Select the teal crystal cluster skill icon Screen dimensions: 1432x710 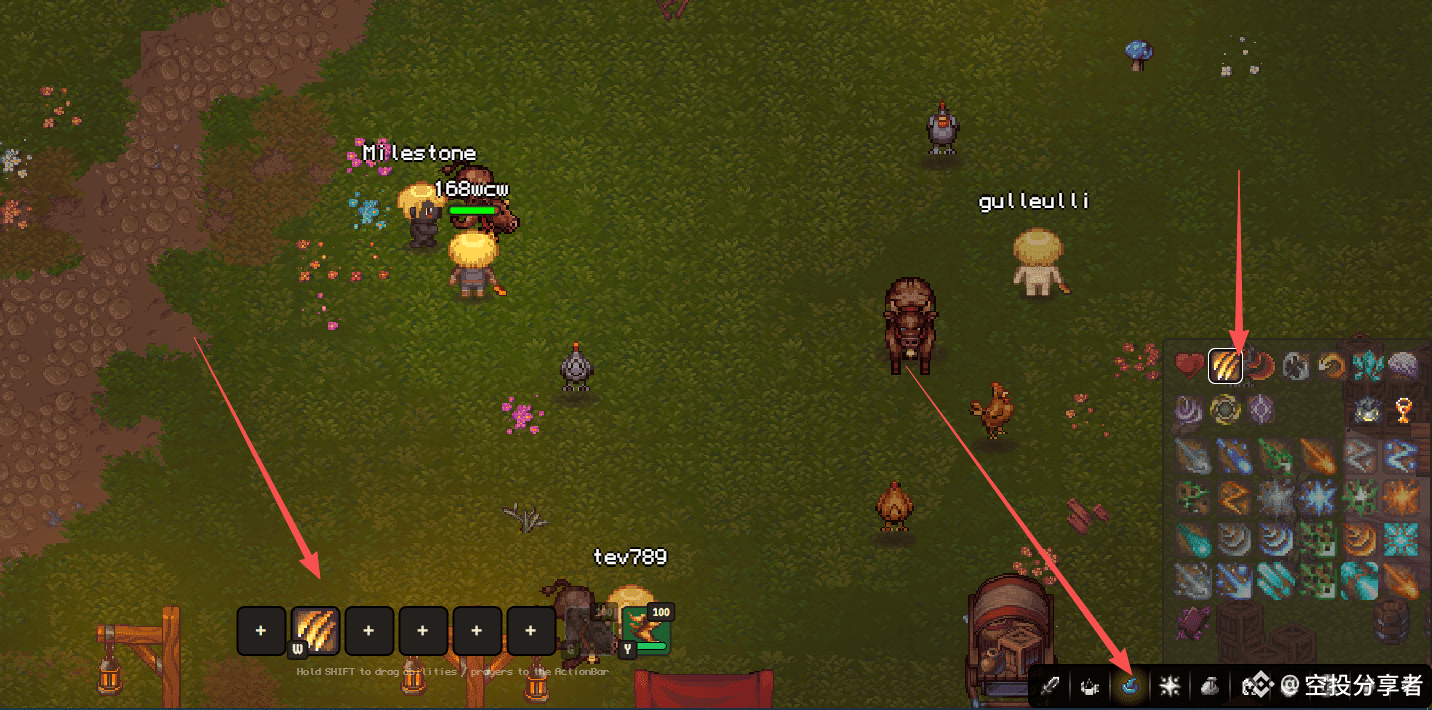pyautogui.click(x=1366, y=366)
